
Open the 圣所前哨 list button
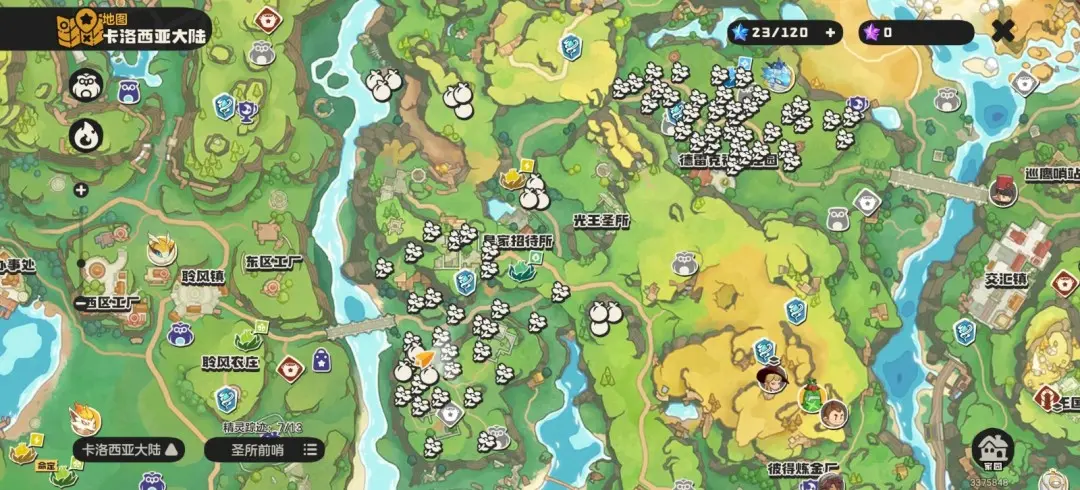click(x=264, y=449)
